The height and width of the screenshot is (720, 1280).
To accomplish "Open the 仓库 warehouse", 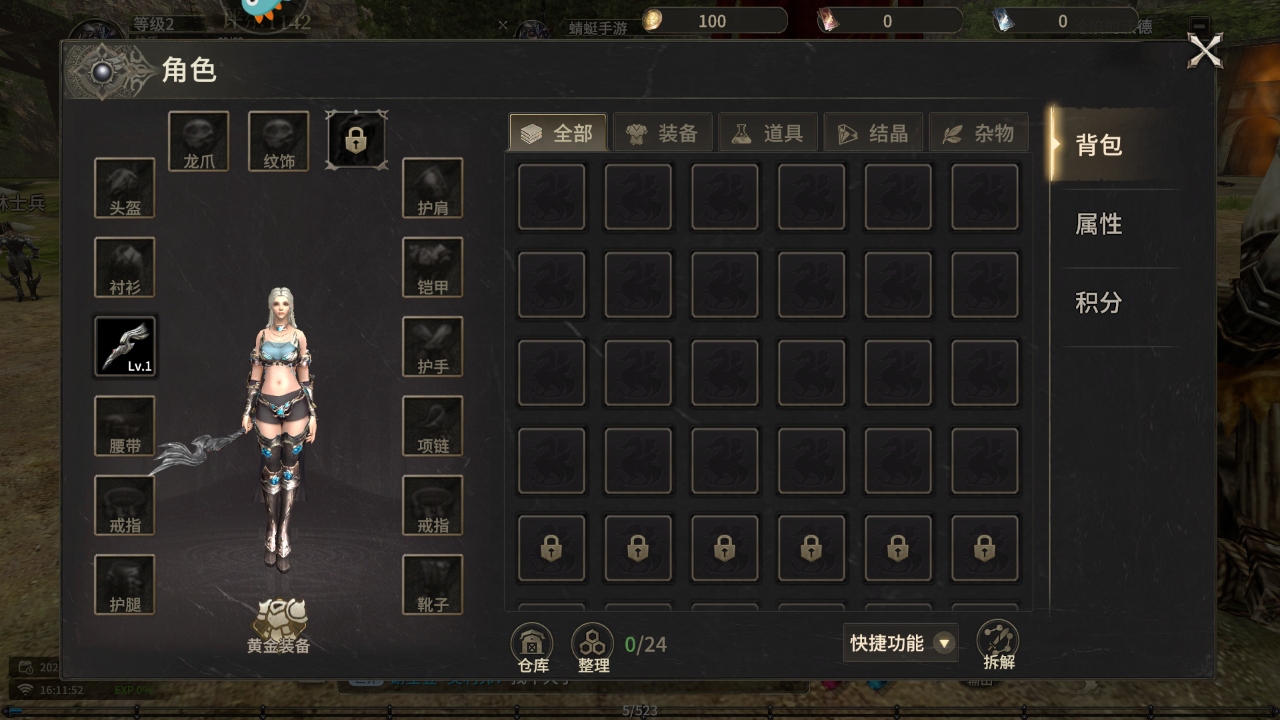I will [x=532, y=647].
